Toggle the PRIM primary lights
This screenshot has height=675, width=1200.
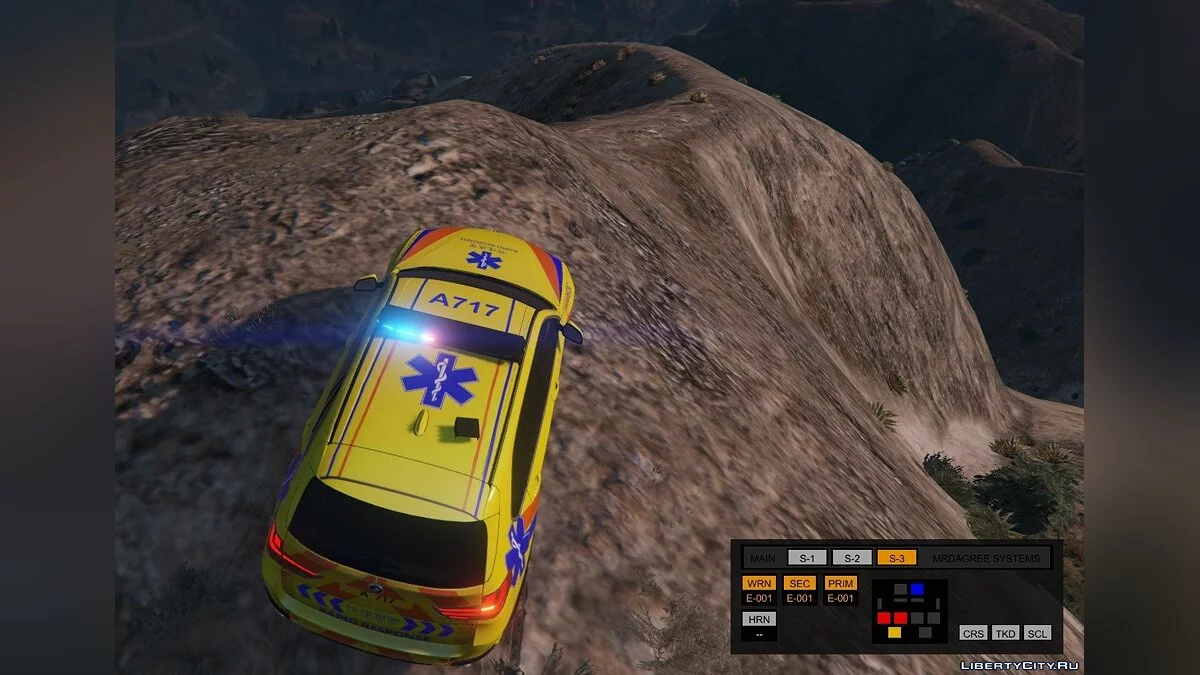(841, 583)
